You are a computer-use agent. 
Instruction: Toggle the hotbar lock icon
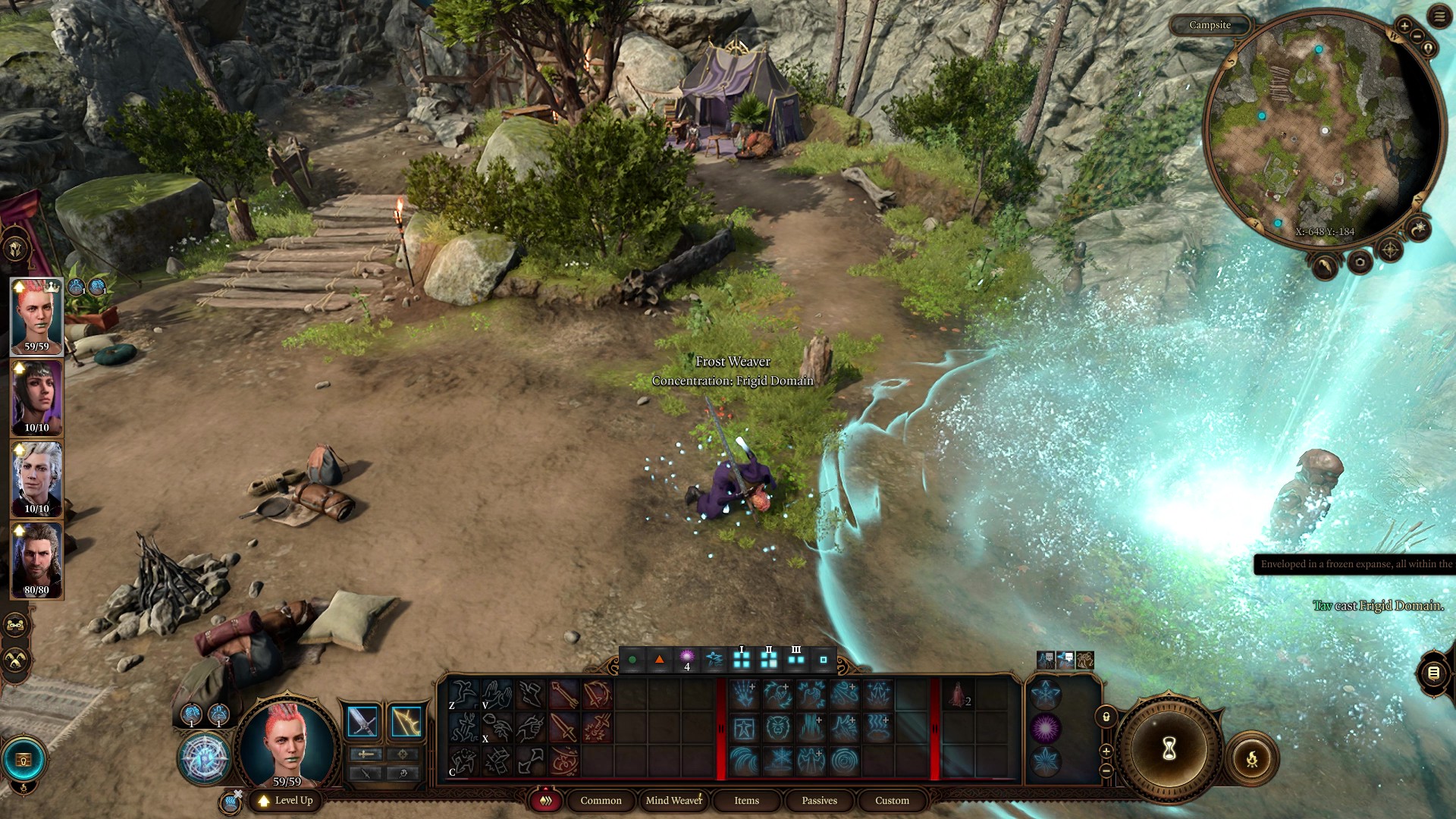[x=1106, y=717]
